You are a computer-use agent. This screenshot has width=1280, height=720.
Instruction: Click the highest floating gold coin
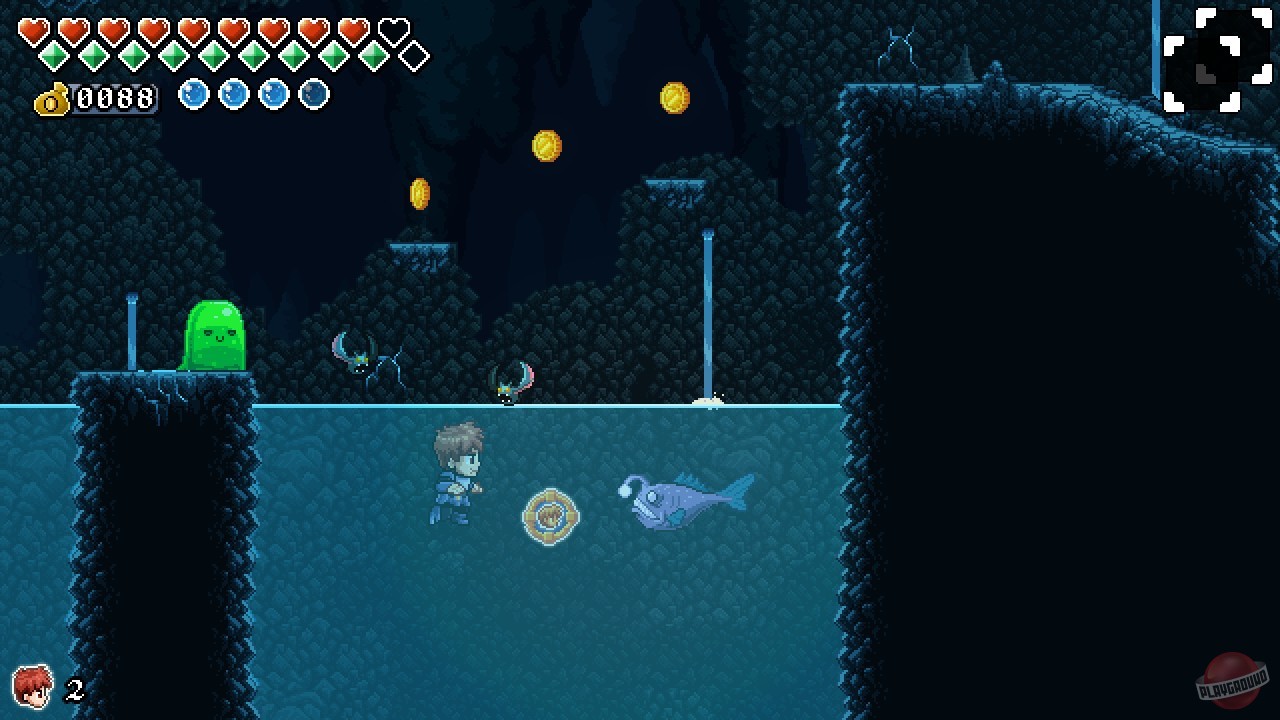click(x=673, y=98)
